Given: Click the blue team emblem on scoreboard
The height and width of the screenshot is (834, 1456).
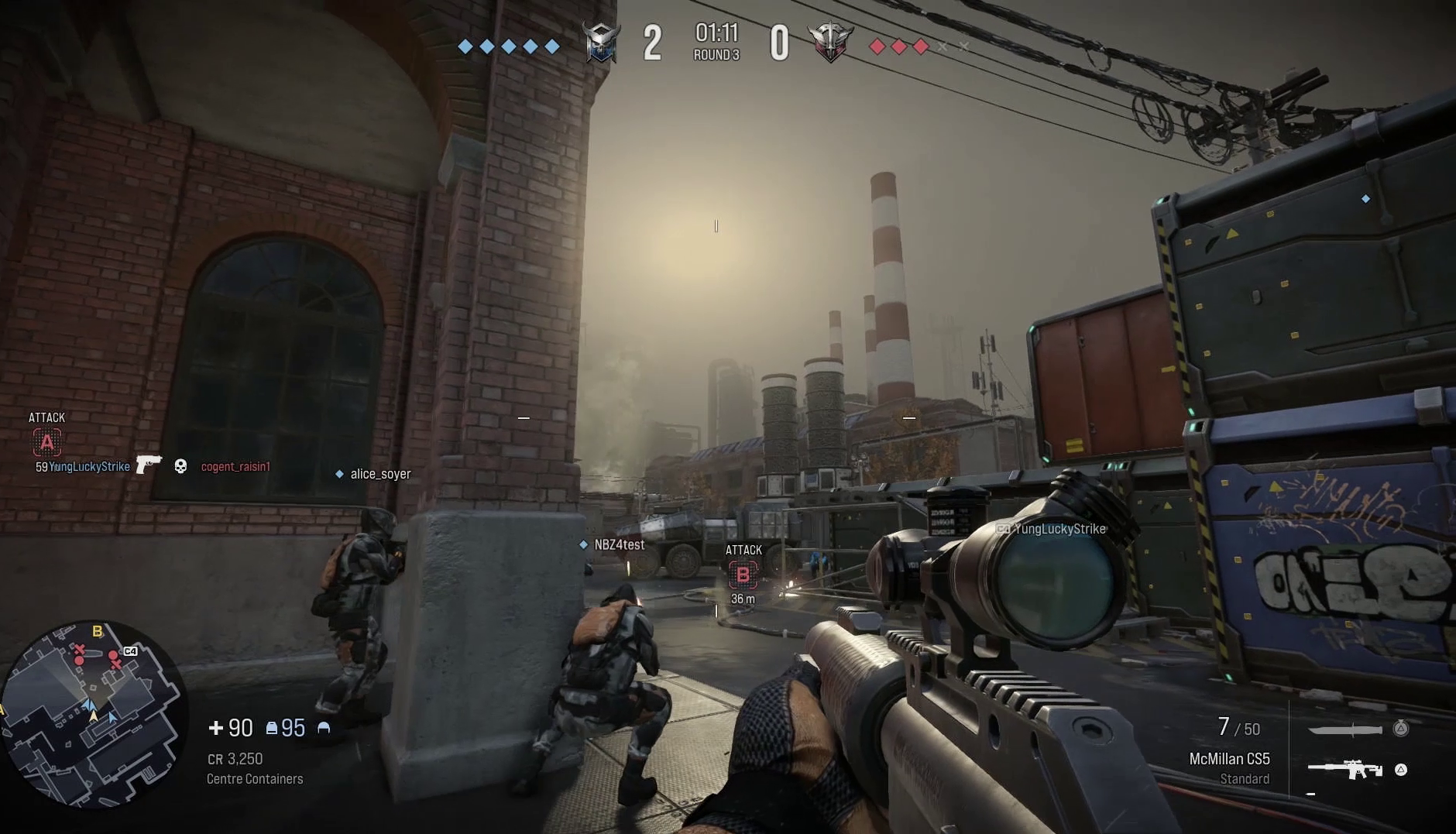Looking at the screenshot, I should tap(600, 41).
